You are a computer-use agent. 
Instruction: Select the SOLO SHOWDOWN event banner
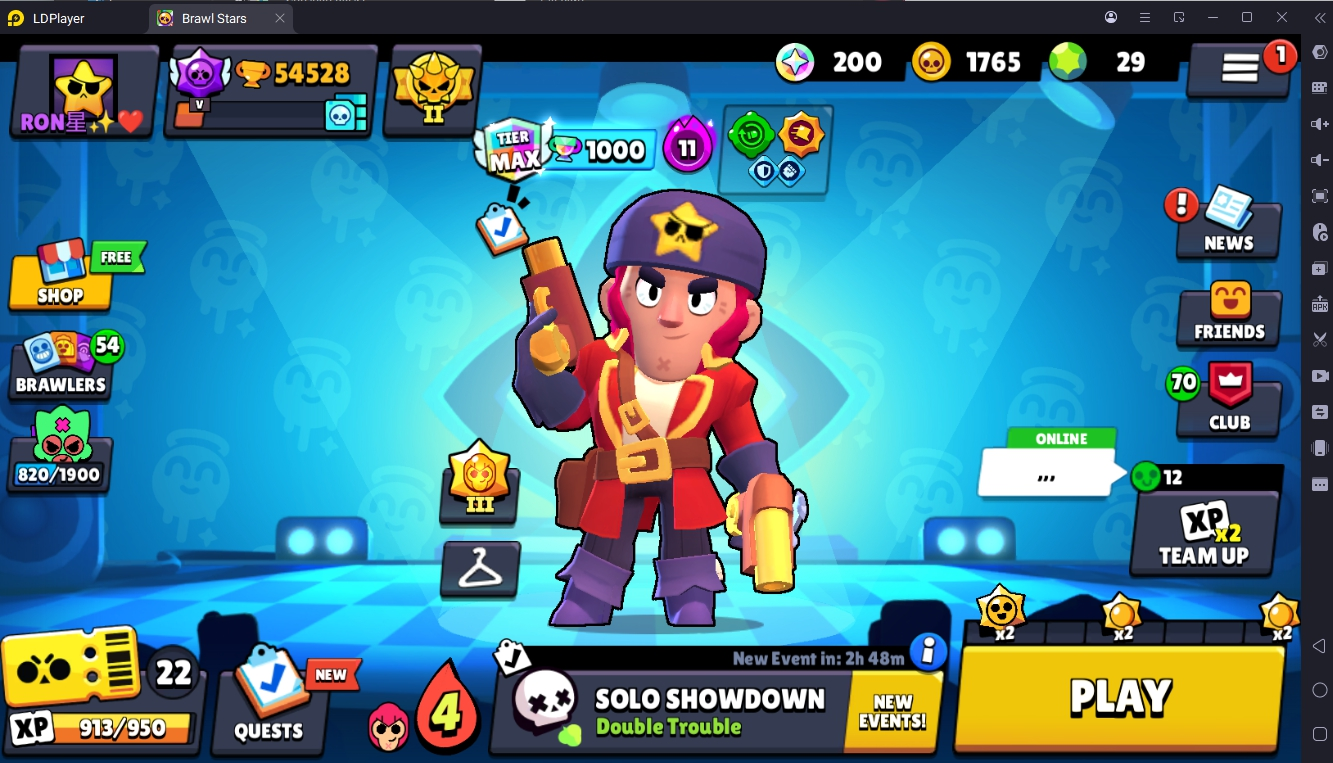[x=700, y=700]
